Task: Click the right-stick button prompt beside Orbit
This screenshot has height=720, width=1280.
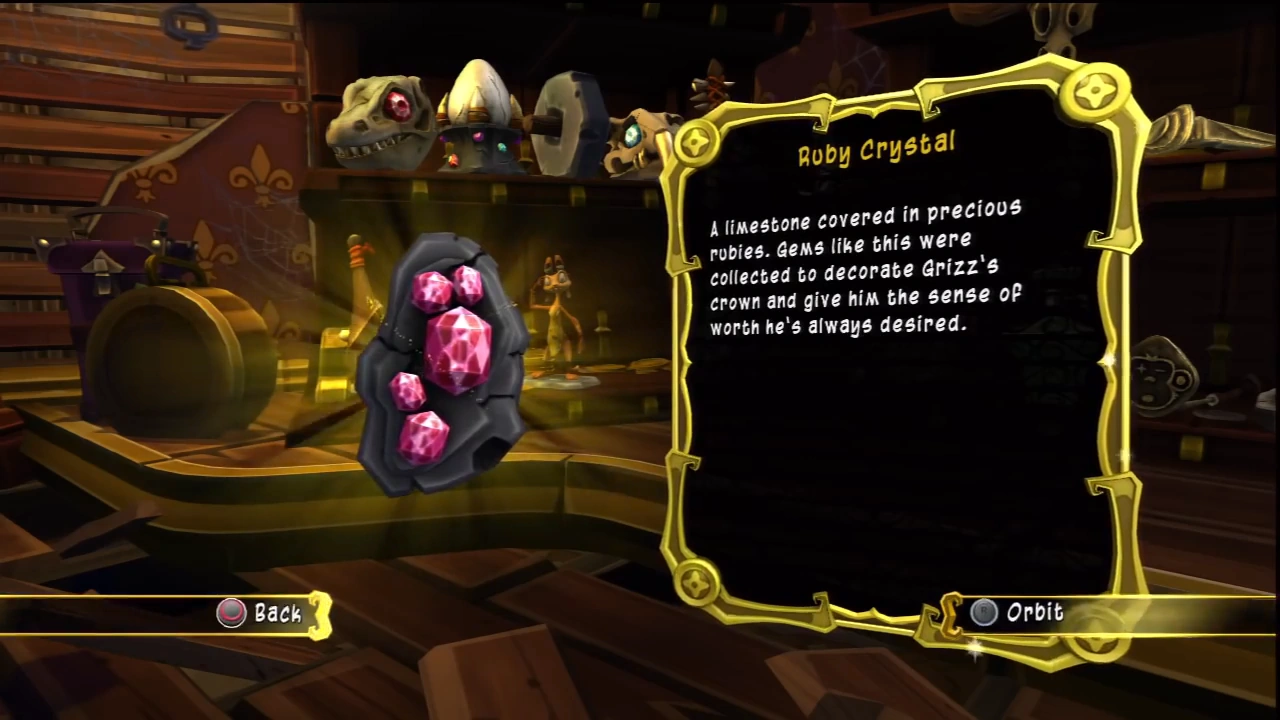Action: point(983,612)
